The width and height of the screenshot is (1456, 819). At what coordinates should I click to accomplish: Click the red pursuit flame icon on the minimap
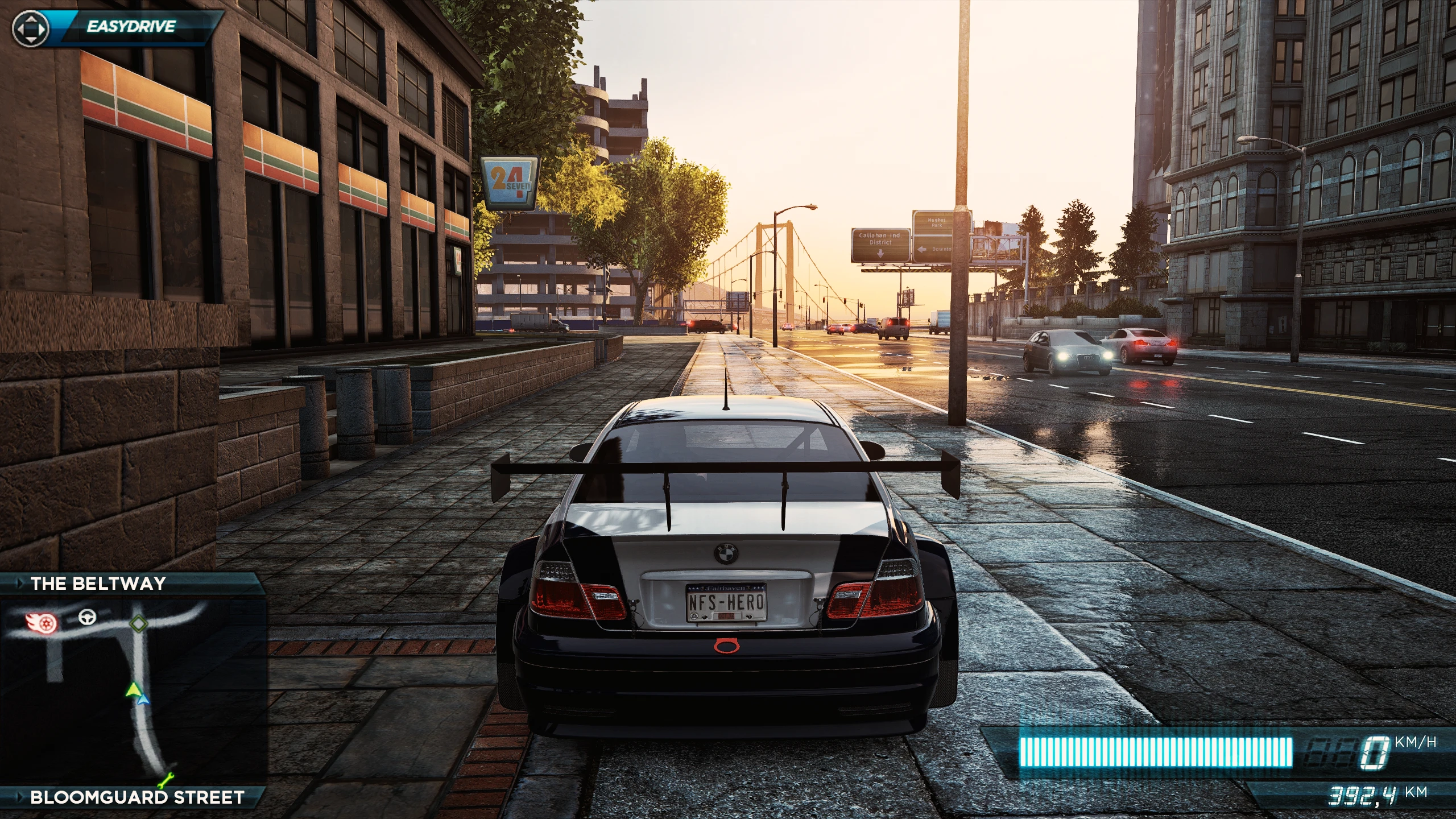(x=42, y=623)
